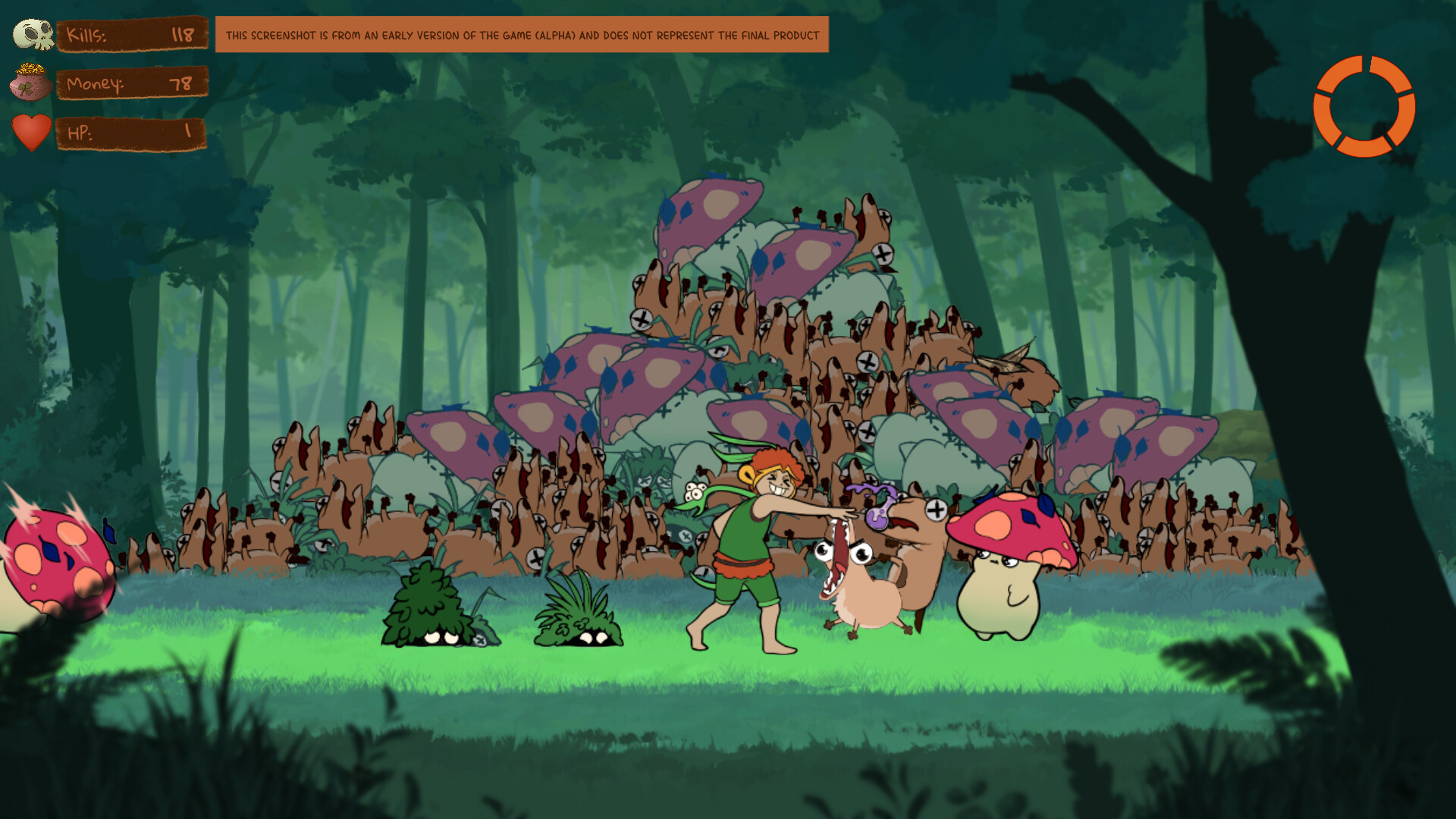Viewport: 1456px width, 819px height.
Task: Click the alpha version disclaimer banner
Action: pyautogui.click(x=522, y=34)
